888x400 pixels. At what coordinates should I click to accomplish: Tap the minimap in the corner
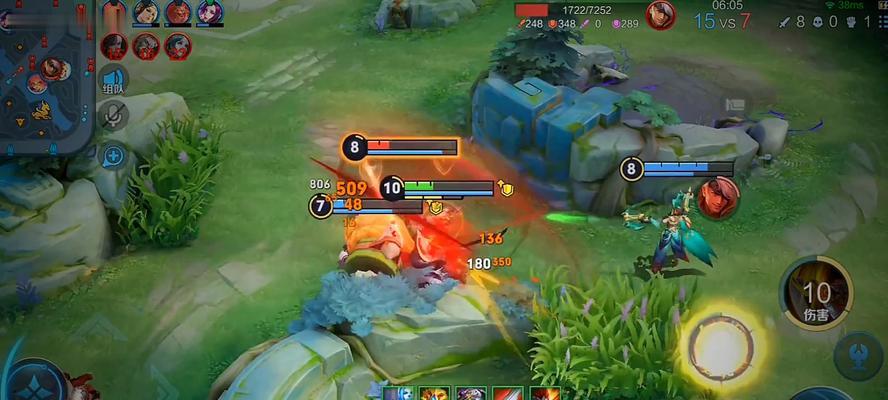45,75
